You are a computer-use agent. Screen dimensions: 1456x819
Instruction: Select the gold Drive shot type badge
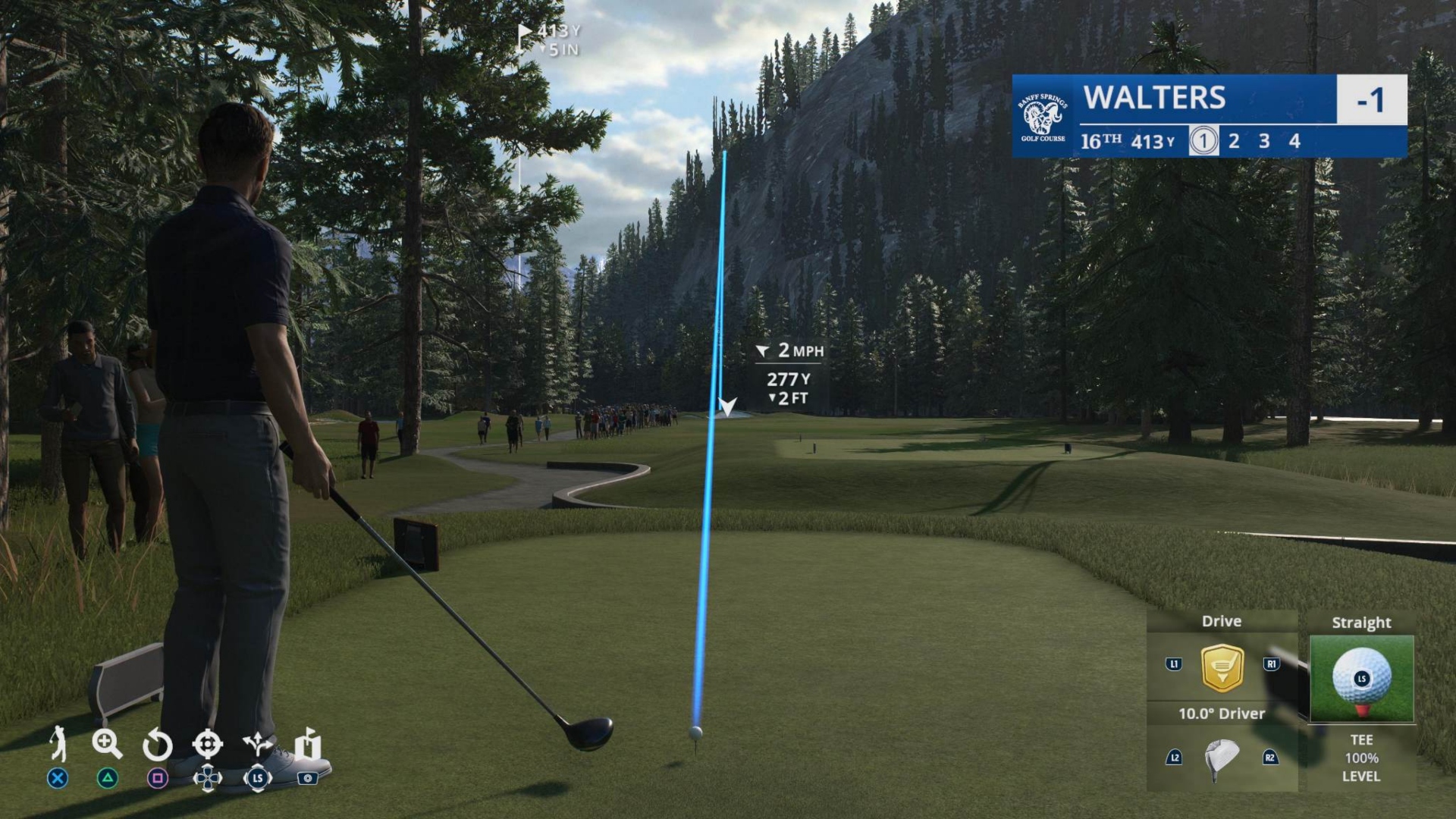click(1222, 667)
